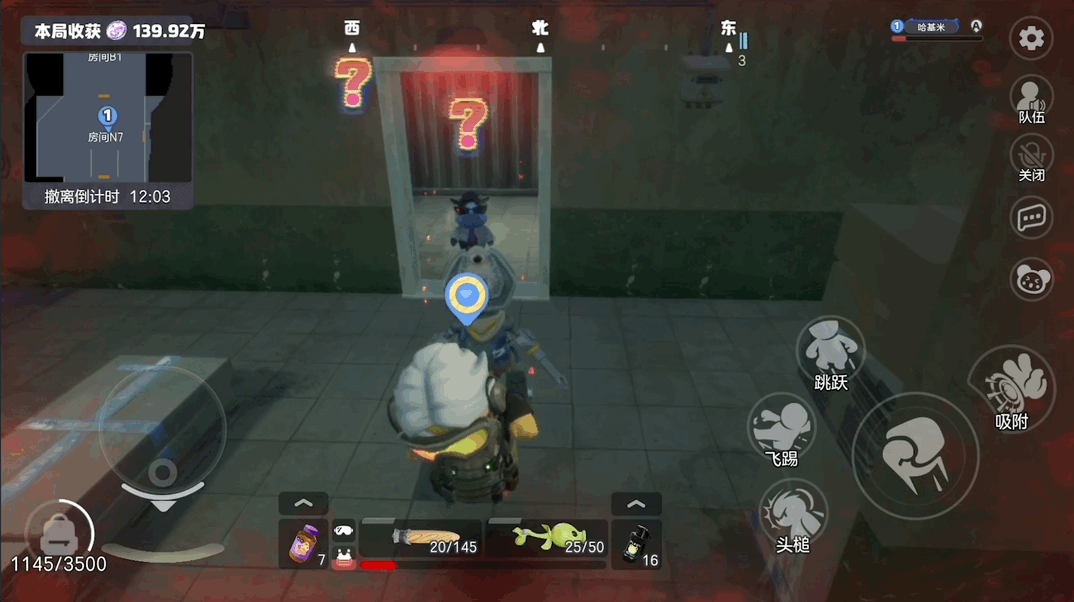
Task: Tap the large punch attack button
Action: point(914,456)
